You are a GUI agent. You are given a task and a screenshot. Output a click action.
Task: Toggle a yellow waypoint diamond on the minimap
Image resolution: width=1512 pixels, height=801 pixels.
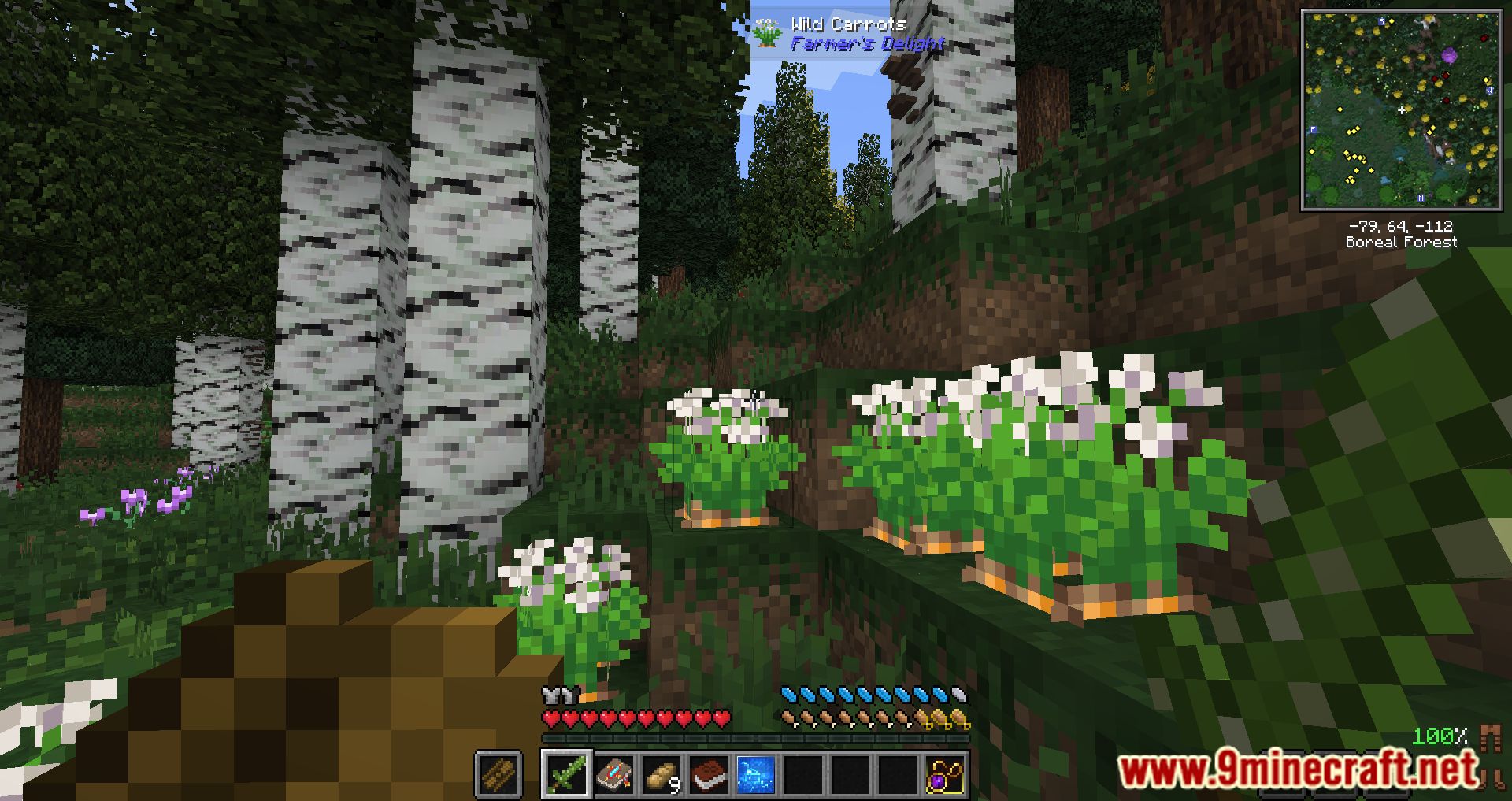[x=1340, y=109]
